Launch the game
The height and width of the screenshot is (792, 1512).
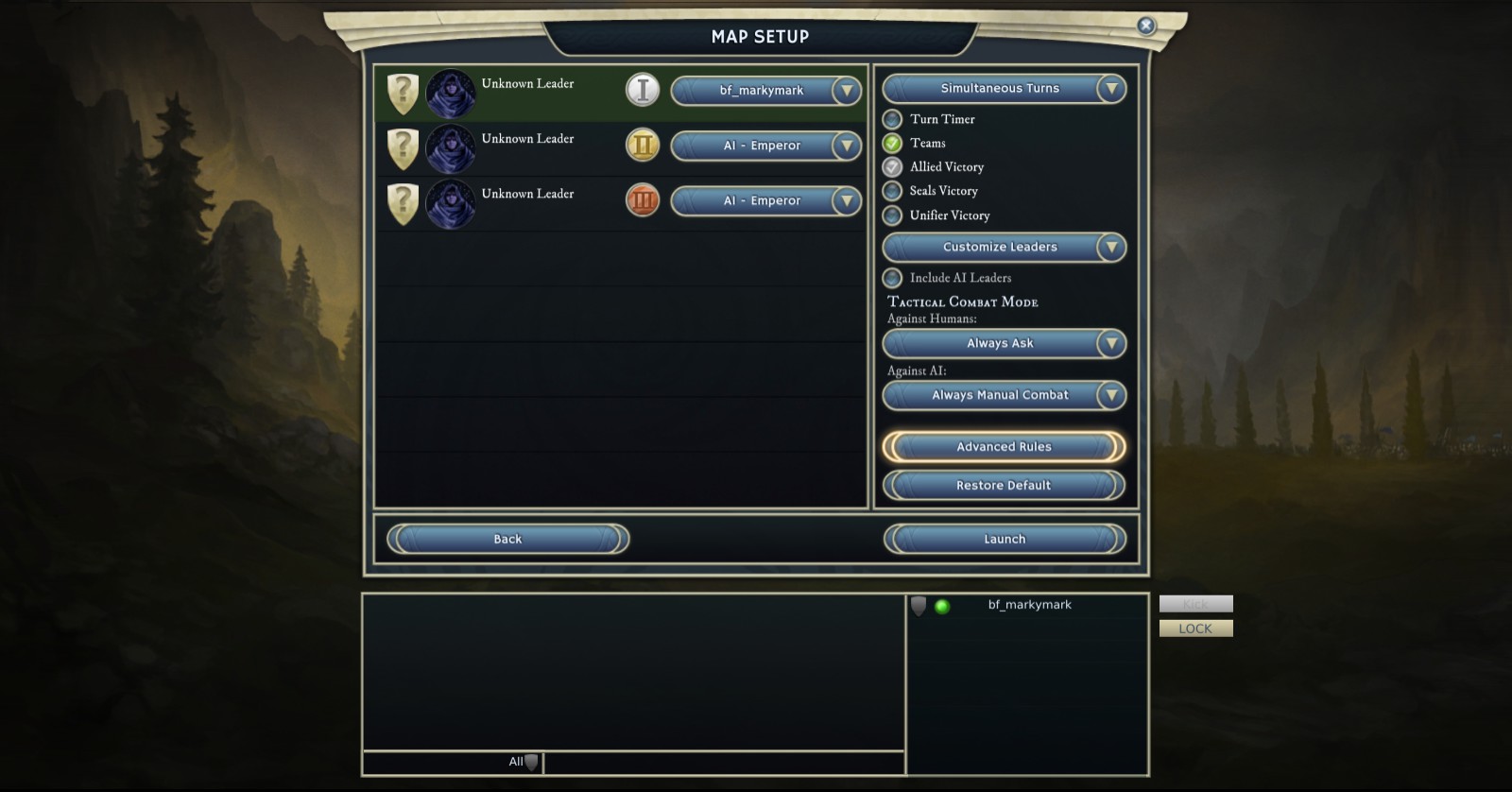[x=1005, y=540]
